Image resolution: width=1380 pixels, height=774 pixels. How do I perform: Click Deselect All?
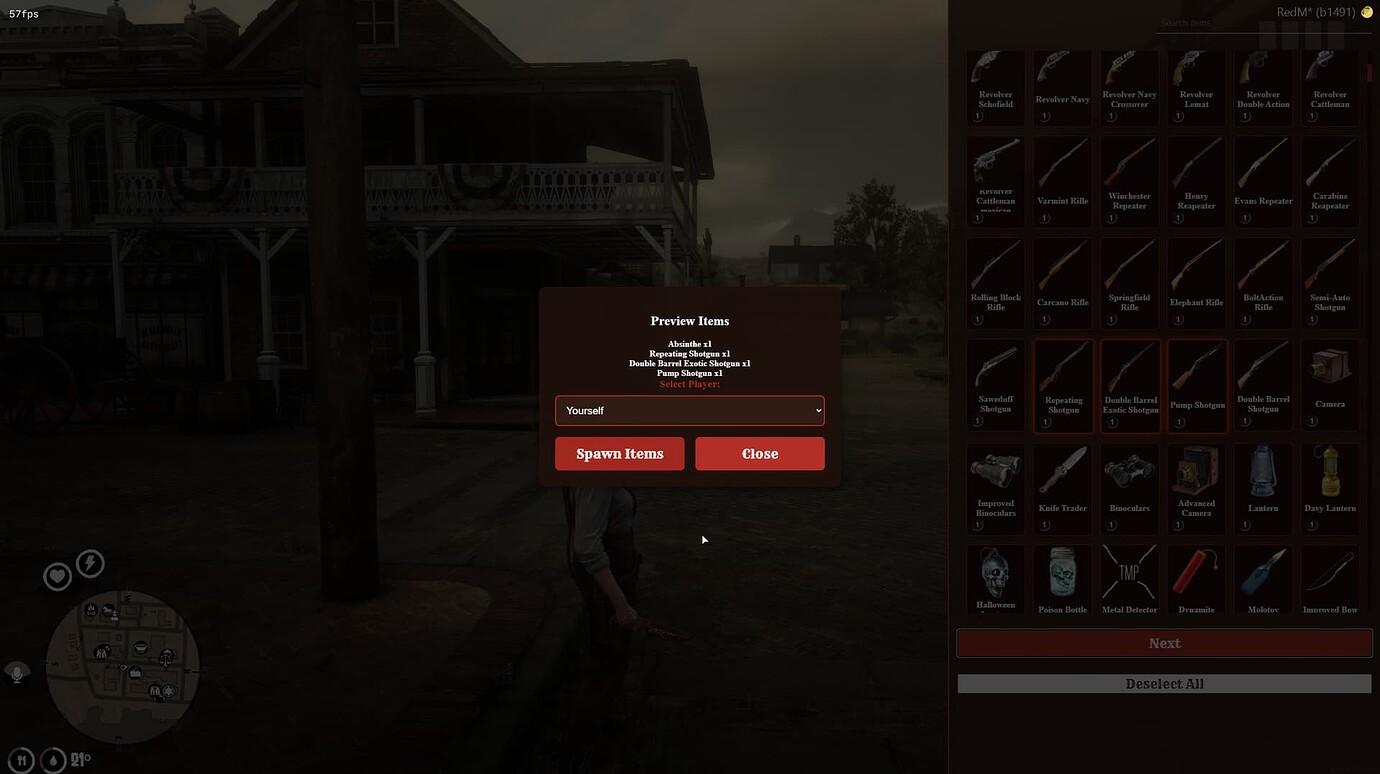coord(1163,683)
